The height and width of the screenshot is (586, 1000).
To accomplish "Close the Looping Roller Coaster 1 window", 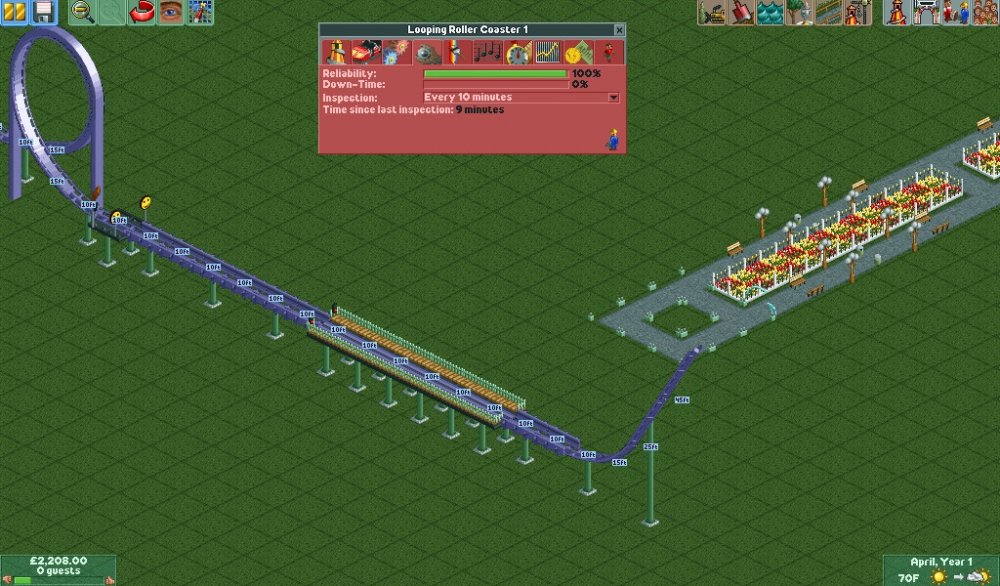I will click(x=619, y=31).
